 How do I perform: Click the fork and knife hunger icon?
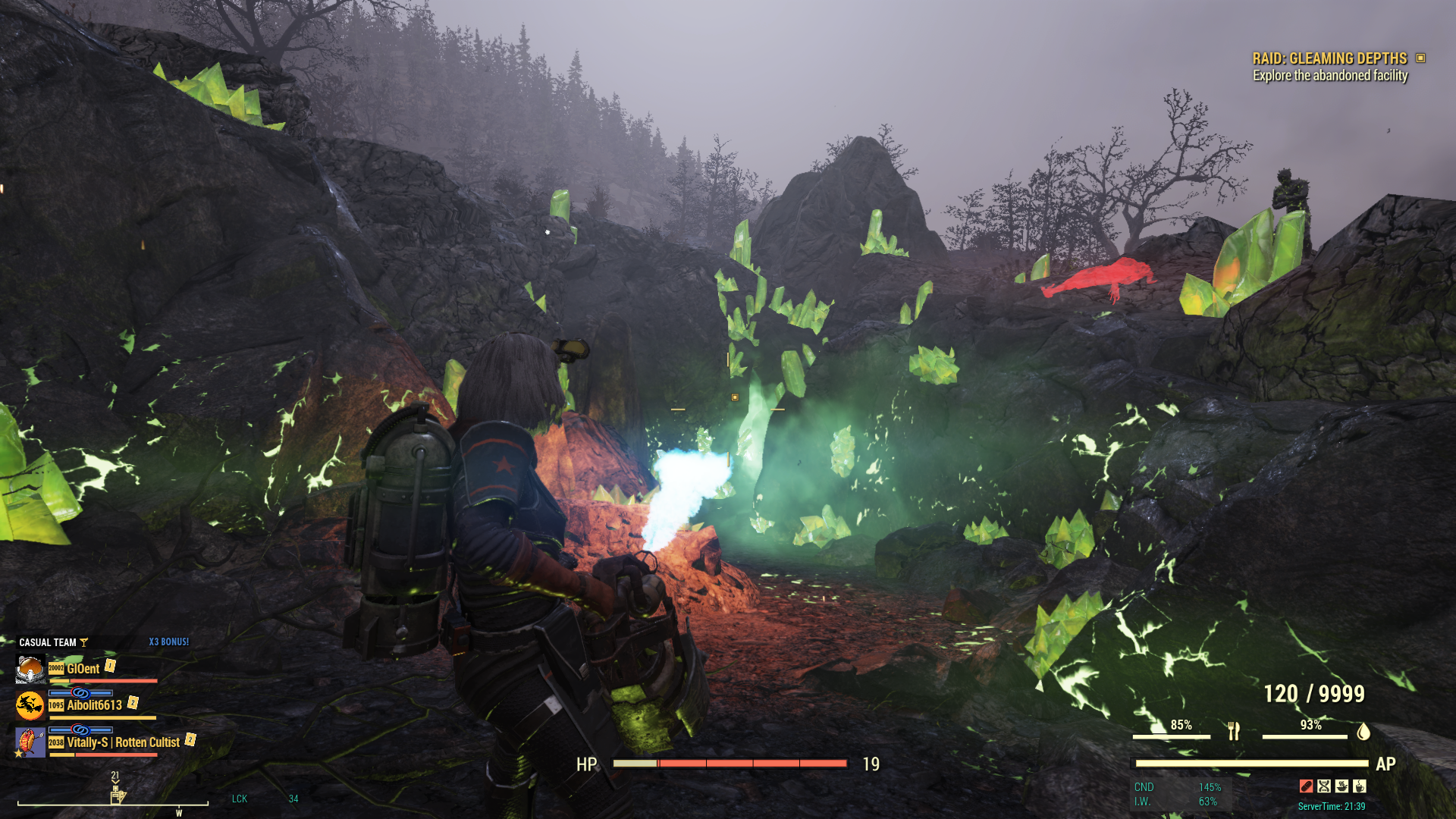(x=1234, y=731)
